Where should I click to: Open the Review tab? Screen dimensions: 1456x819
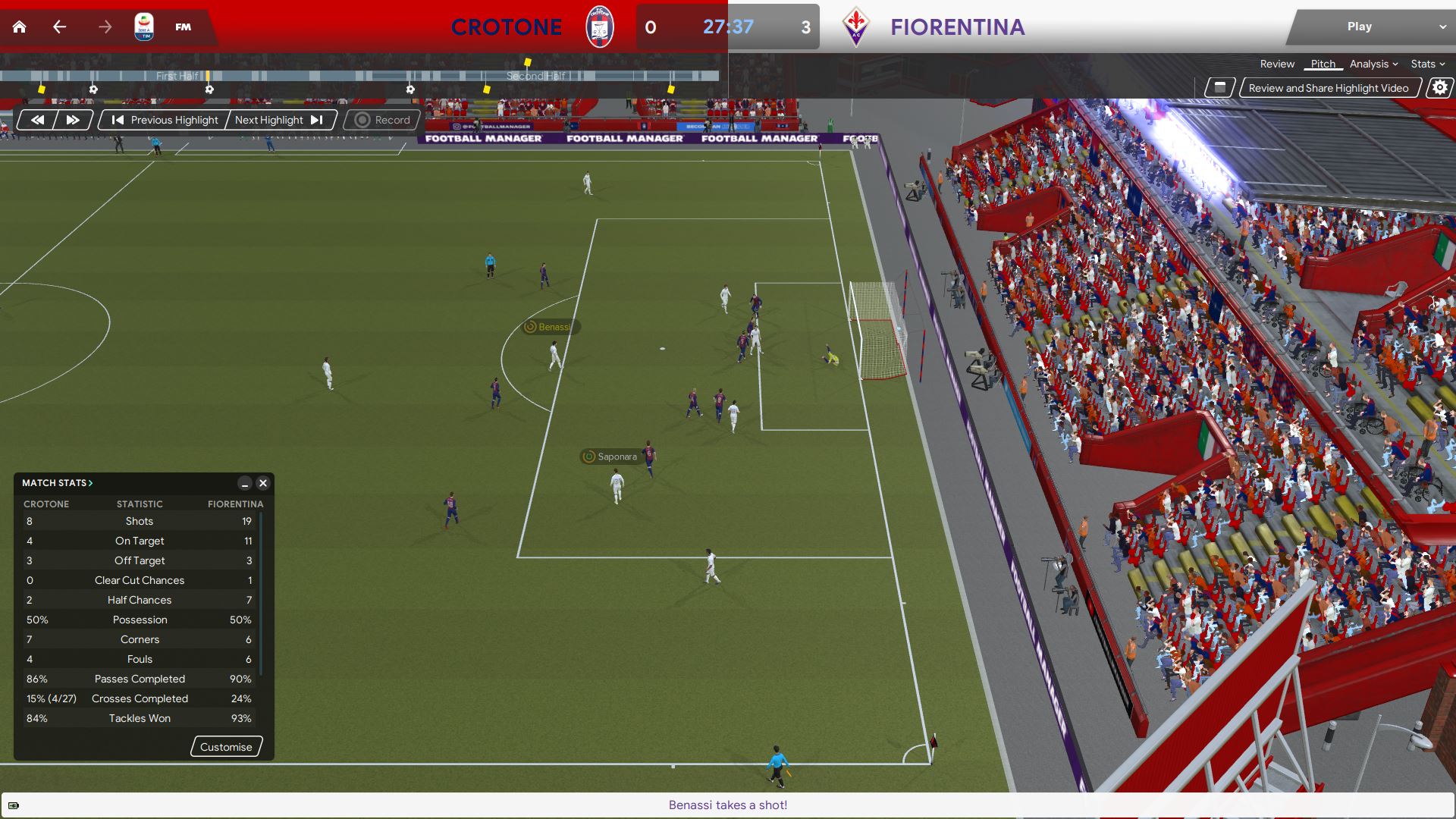click(x=1277, y=64)
